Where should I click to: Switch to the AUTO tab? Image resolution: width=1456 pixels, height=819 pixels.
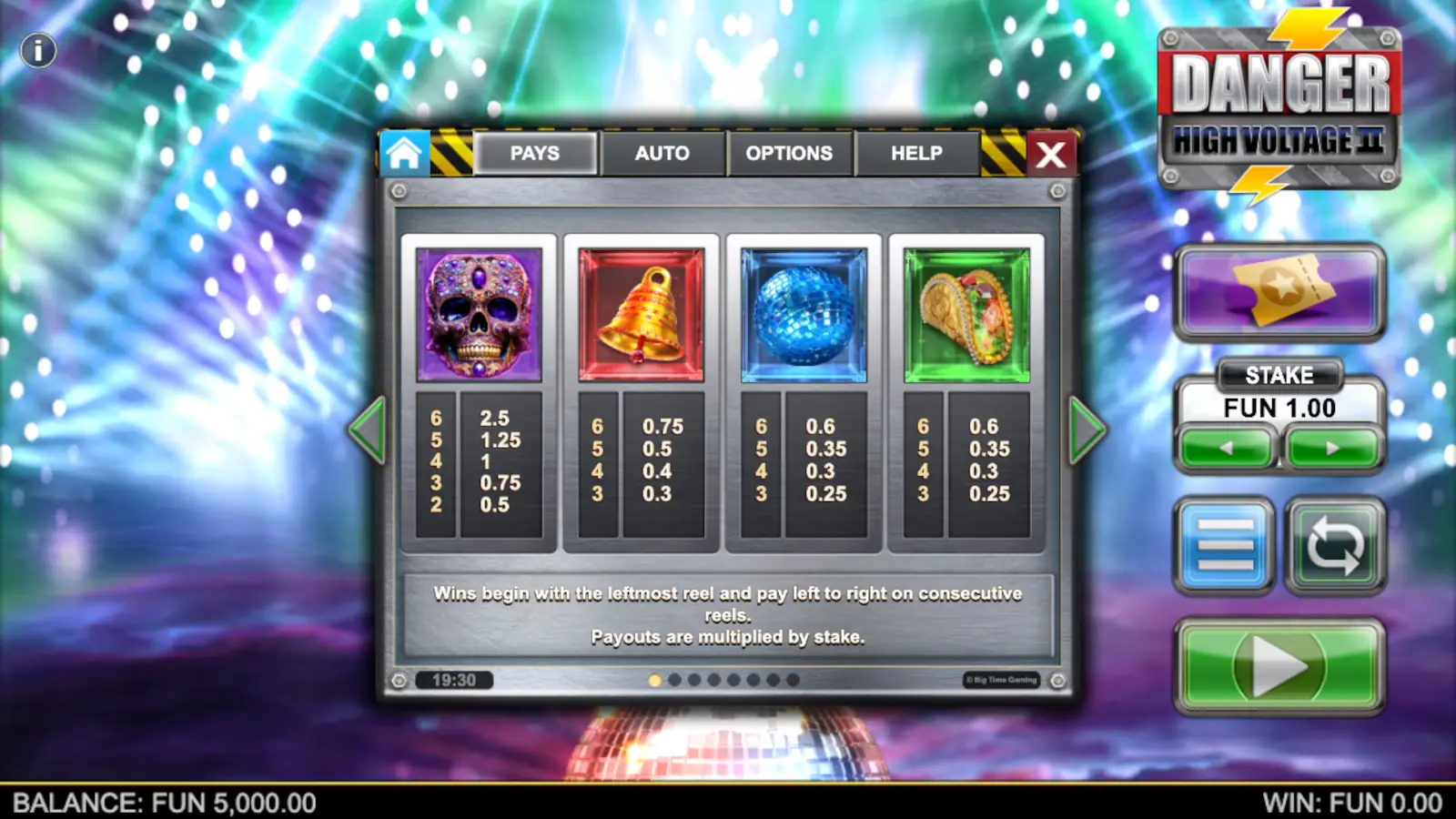click(663, 153)
